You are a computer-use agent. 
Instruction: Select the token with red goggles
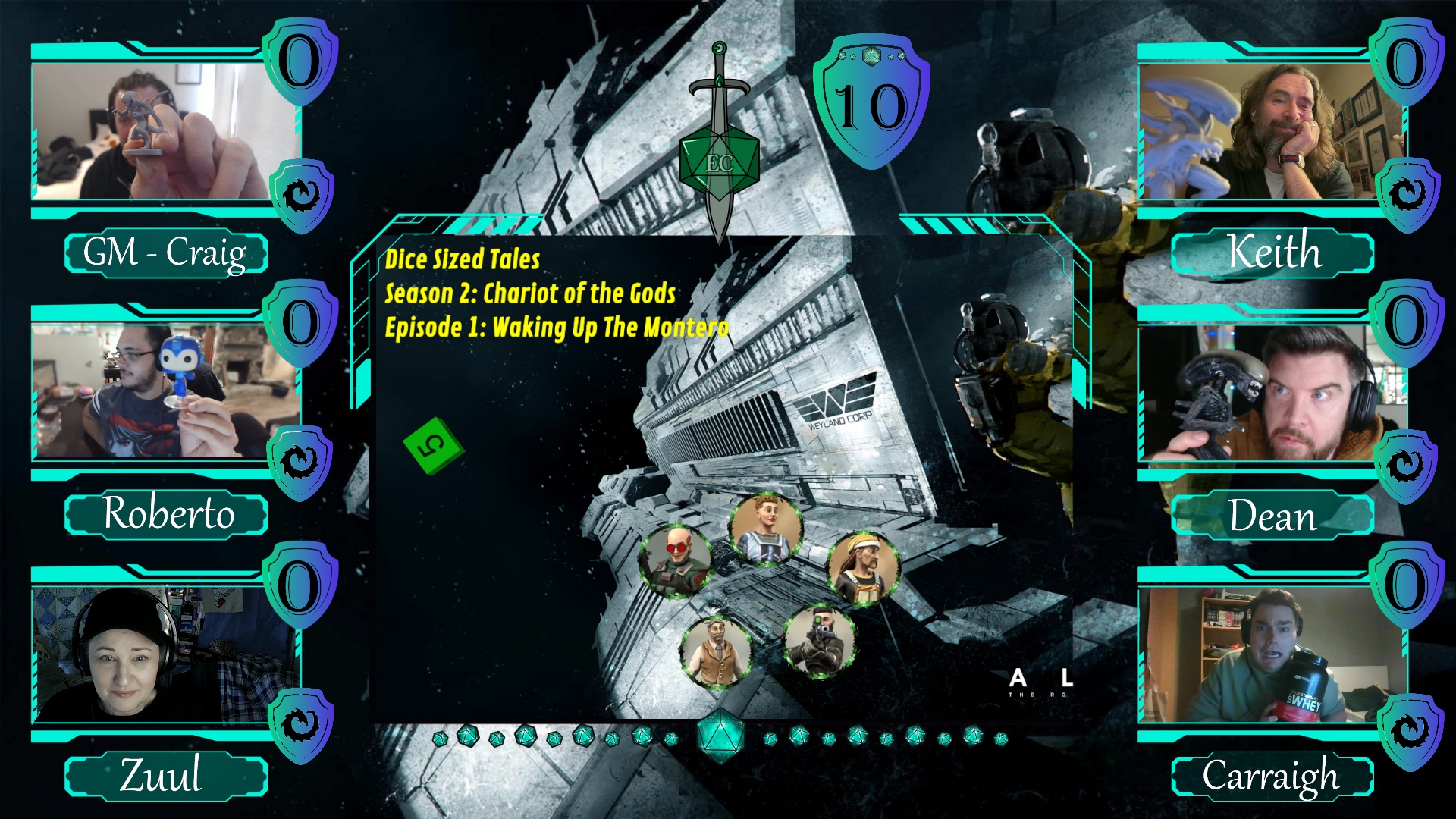click(675, 561)
